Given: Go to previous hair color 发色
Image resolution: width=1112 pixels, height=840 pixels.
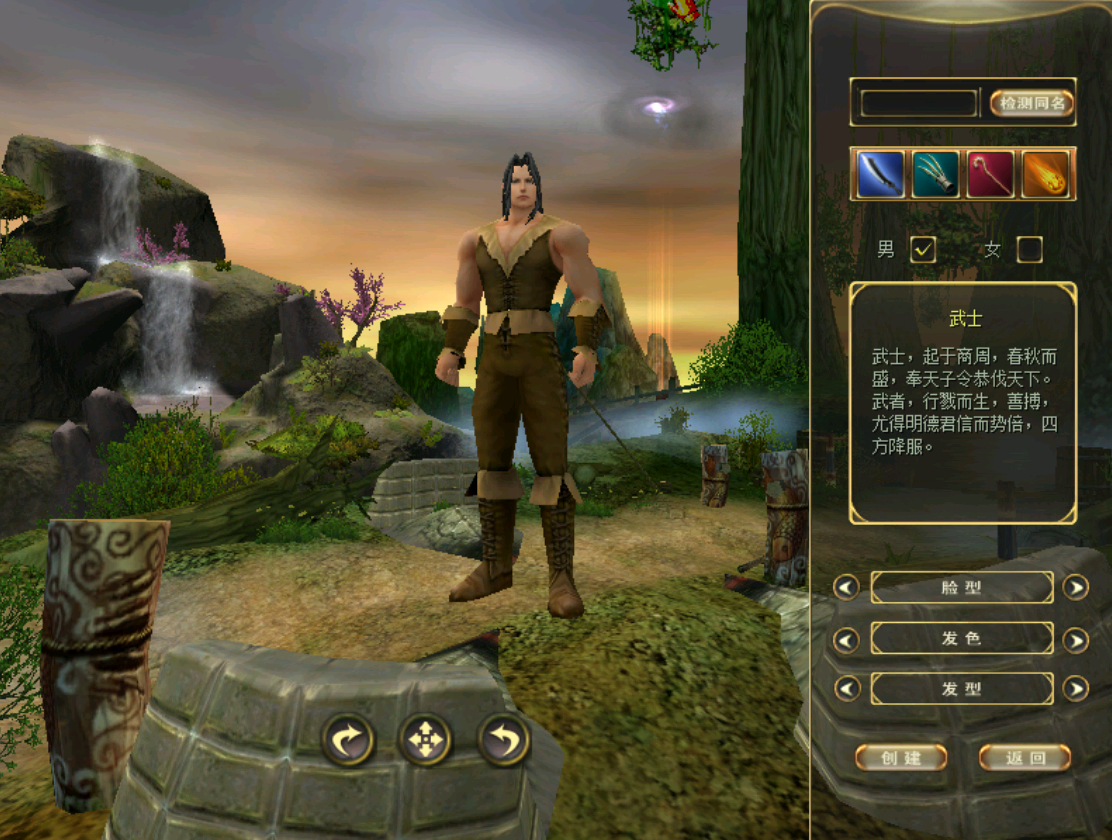Looking at the screenshot, I should pyautogui.click(x=846, y=639).
